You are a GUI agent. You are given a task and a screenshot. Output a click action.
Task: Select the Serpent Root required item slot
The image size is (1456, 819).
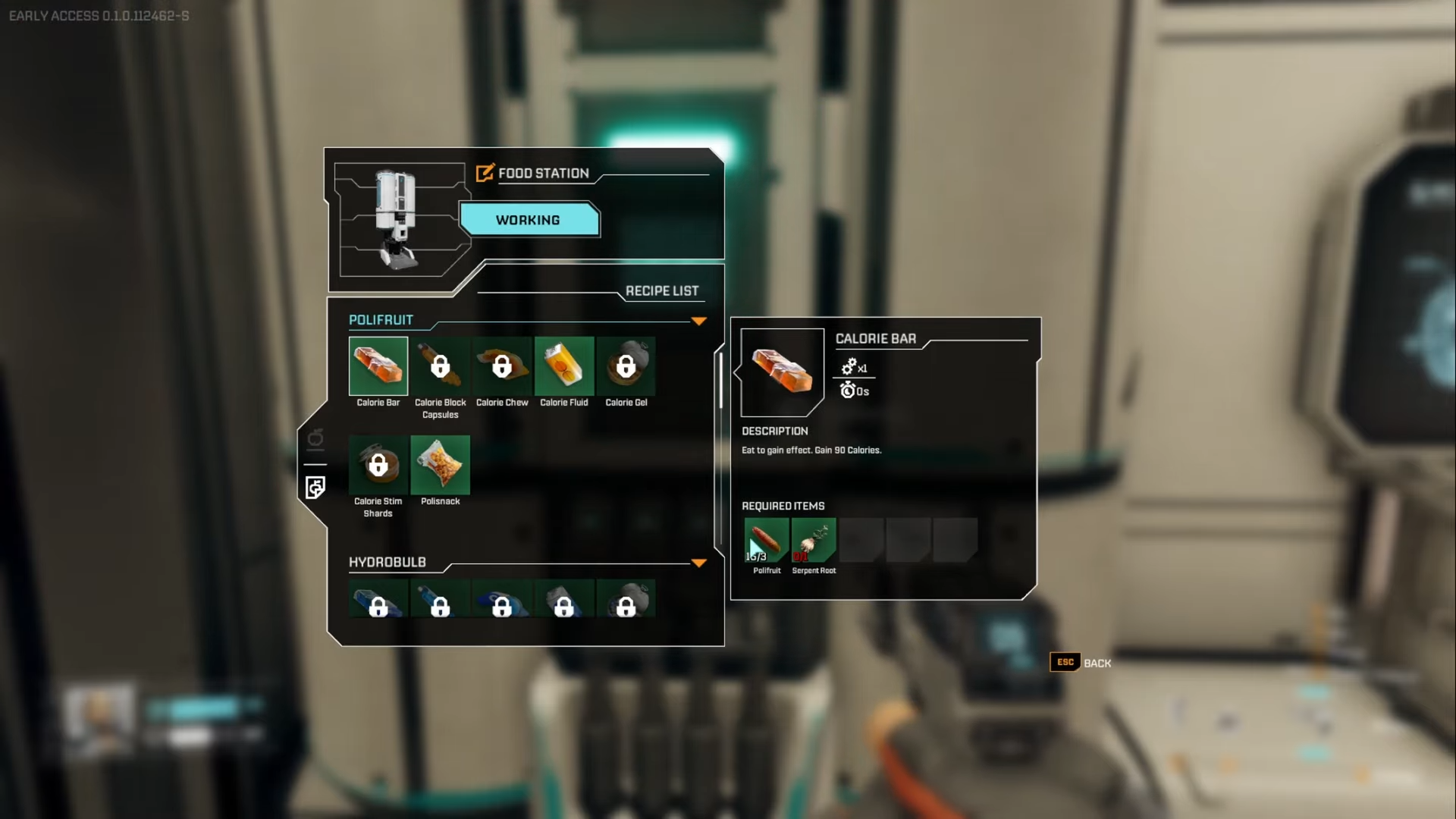[814, 540]
